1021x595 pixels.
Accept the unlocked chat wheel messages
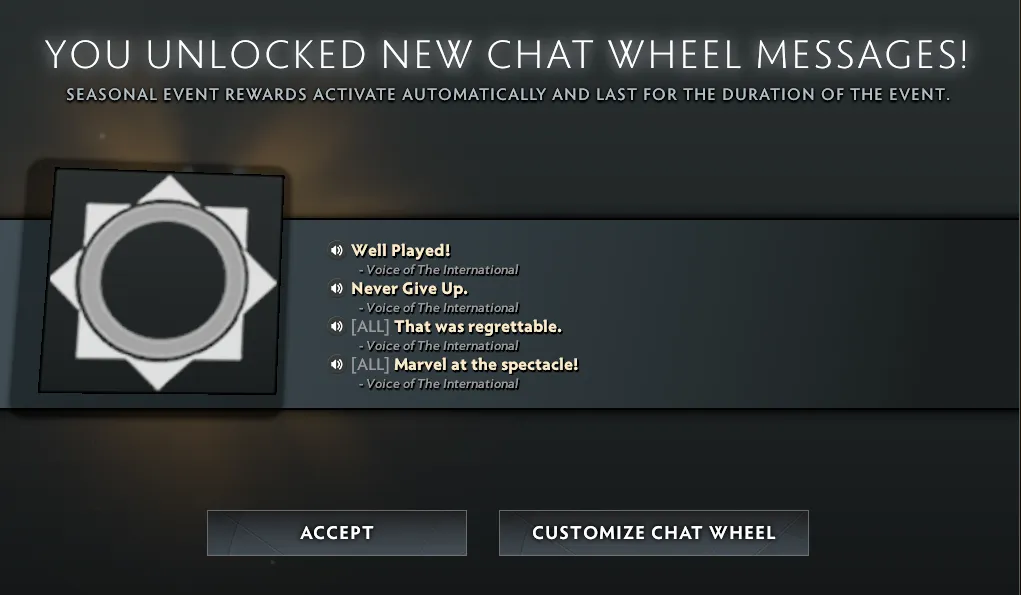336,533
